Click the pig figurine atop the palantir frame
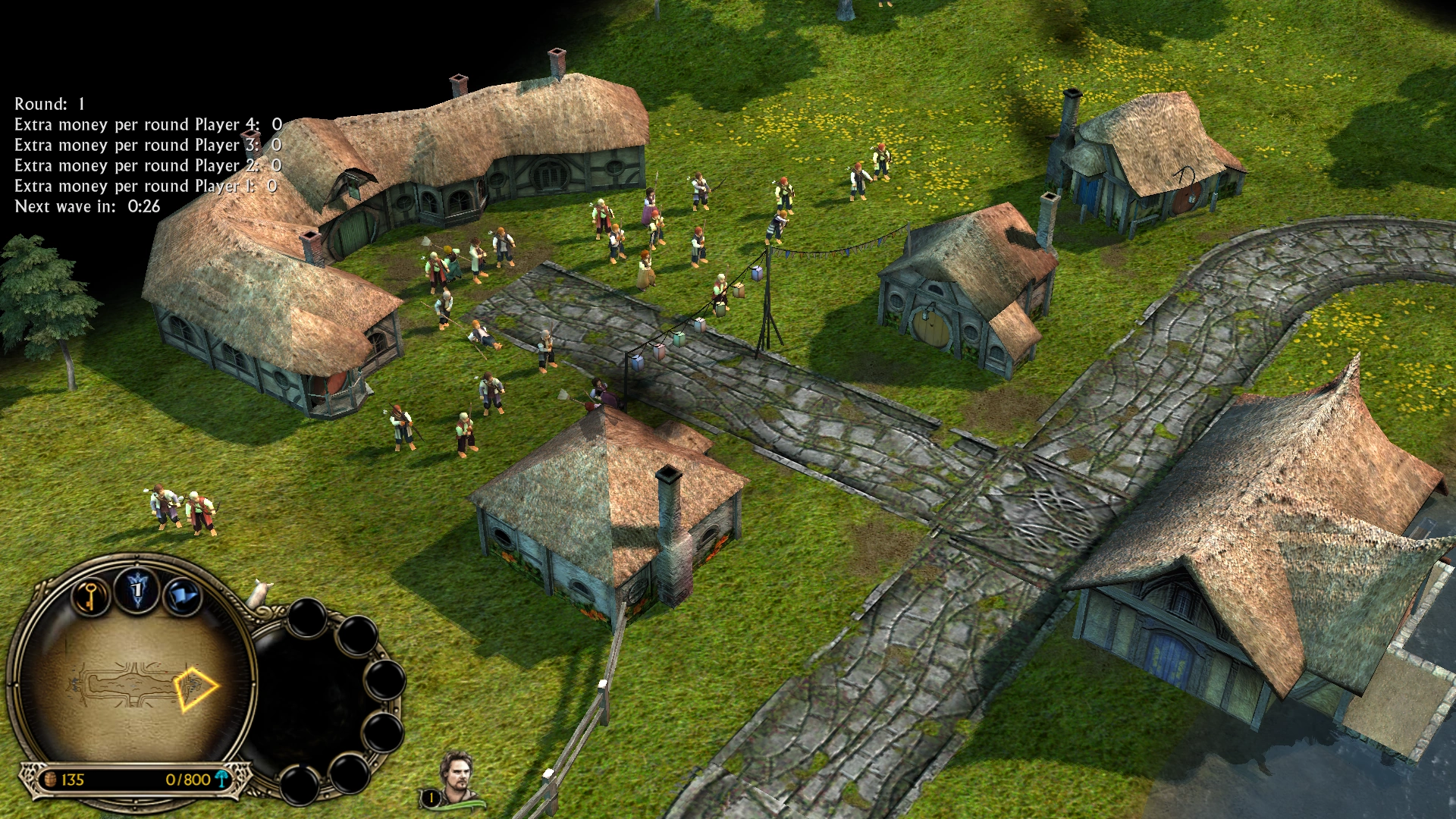The image size is (1456, 819). pyautogui.click(x=262, y=594)
